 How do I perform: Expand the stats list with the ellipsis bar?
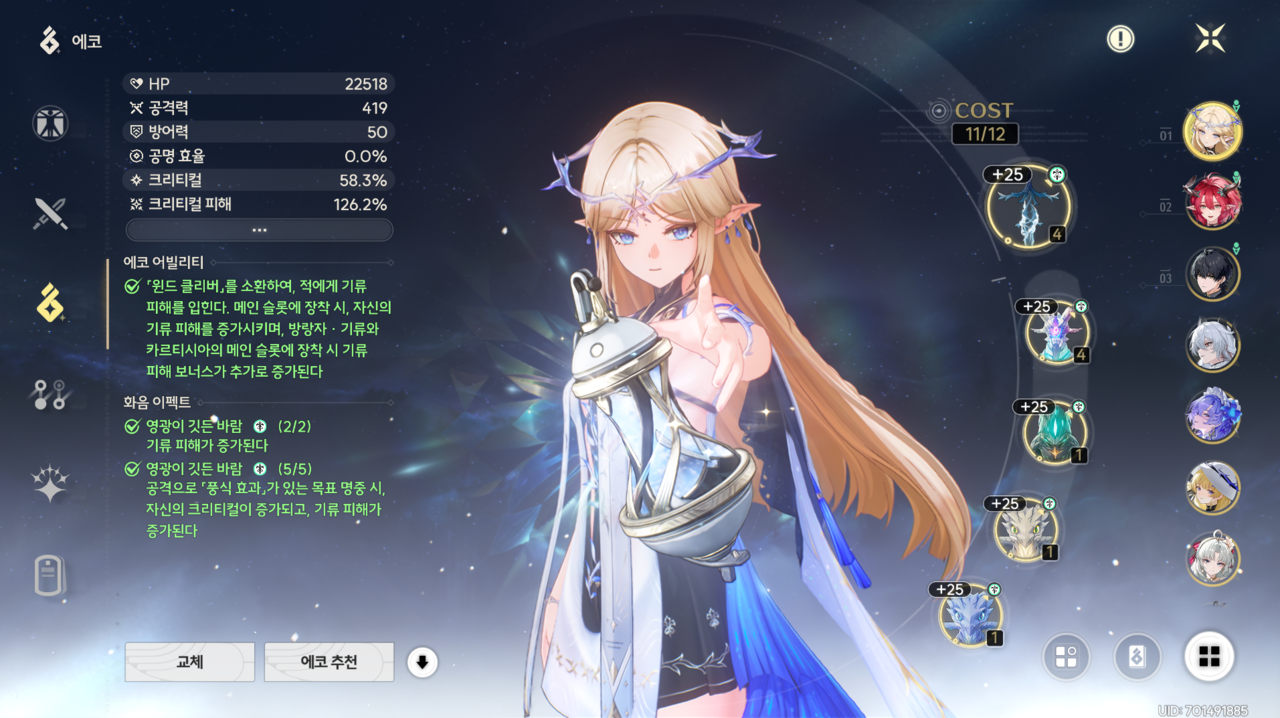coord(259,230)
